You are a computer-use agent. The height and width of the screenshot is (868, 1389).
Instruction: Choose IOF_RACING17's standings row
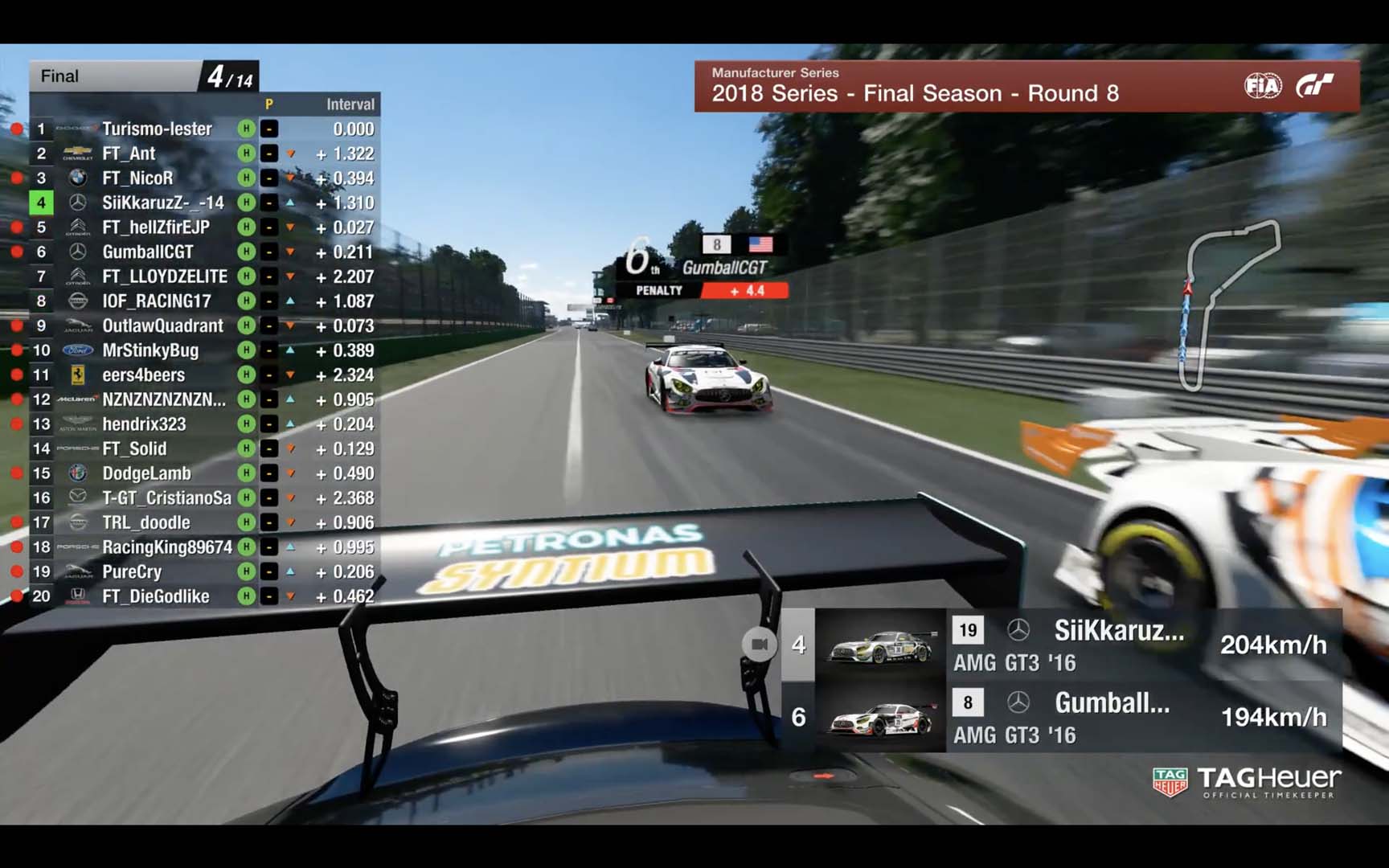156,301
